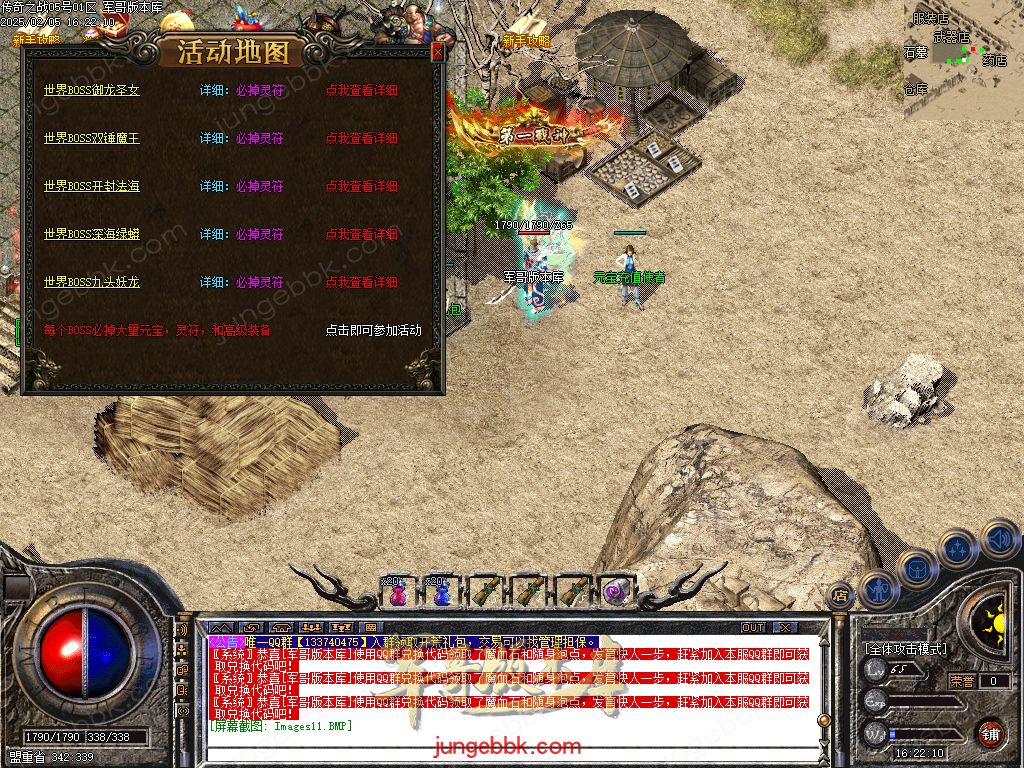Close the 活动地图 activity map window
1024x768 pixels.
[x=437, y=52]
